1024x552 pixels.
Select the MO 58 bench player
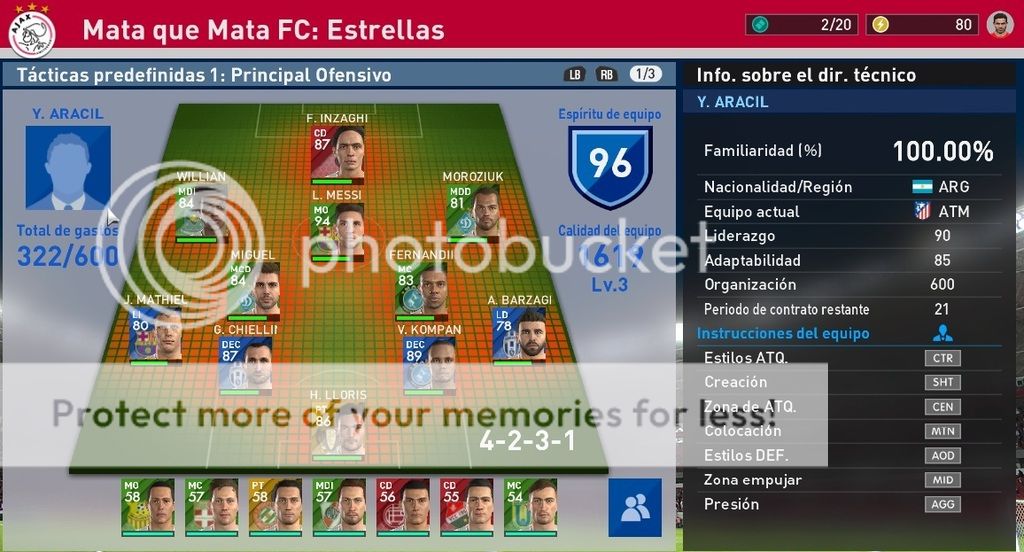click(x=147, y=506)
